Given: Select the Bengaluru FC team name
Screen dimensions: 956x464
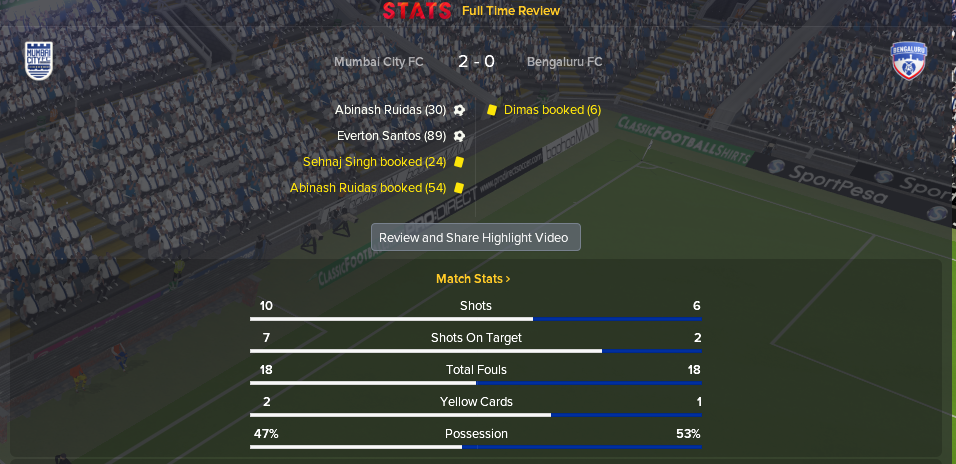Looking at the screenshot, I should click(x=564, y=62).
